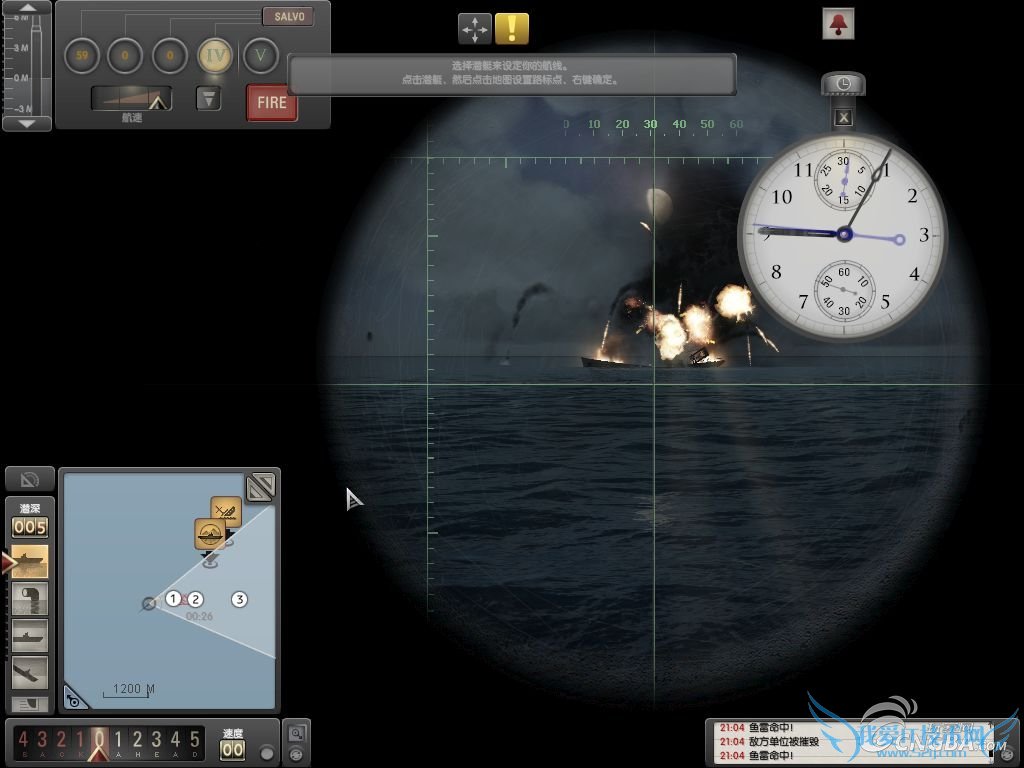The height and width of the screenshot is (768, 1024).
Task: Select torpedo tube IV
Action: point(216,55)
